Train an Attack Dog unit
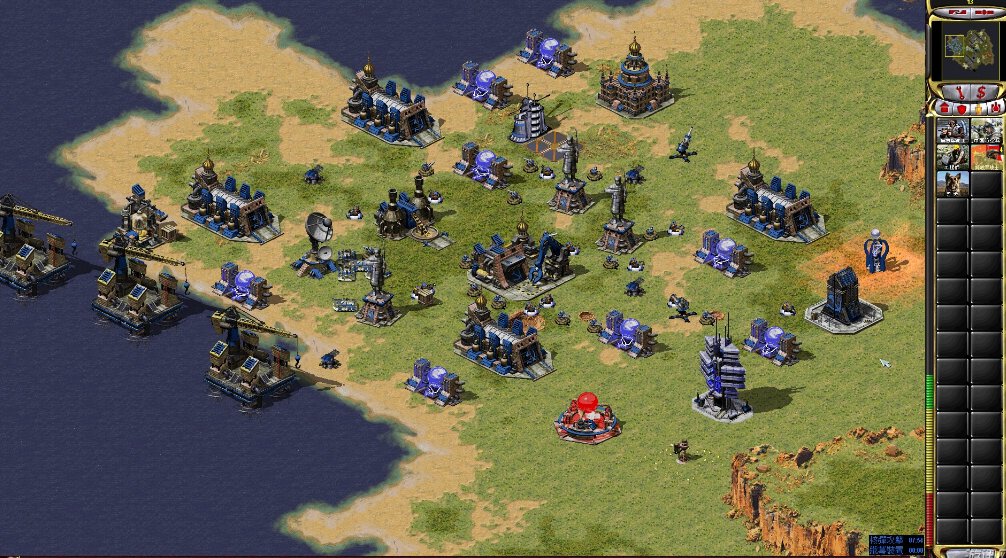1006x558 pixels. [952, 183]
